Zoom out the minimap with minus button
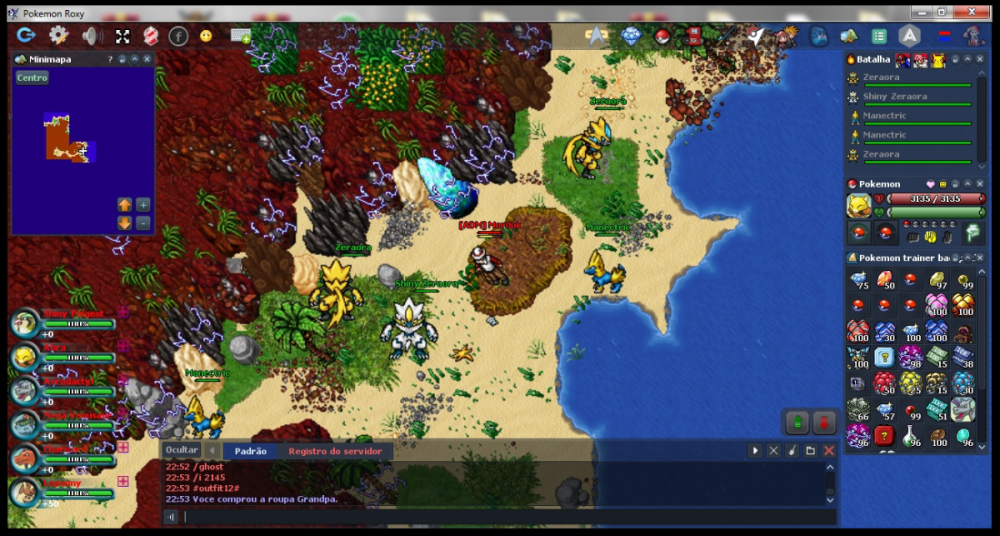1000x536 pixels. [143, 222]
